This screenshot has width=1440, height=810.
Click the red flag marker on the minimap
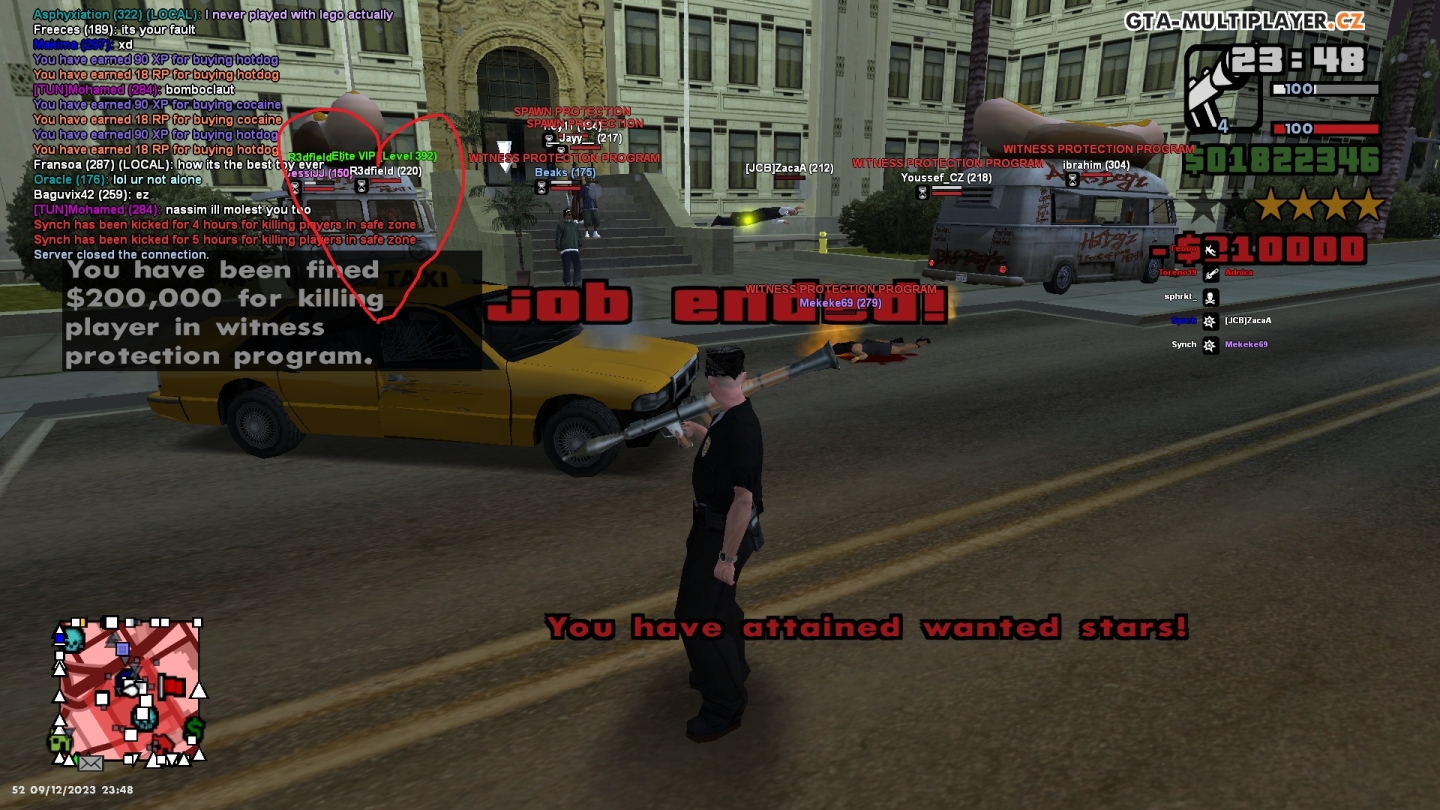point(172,686)
